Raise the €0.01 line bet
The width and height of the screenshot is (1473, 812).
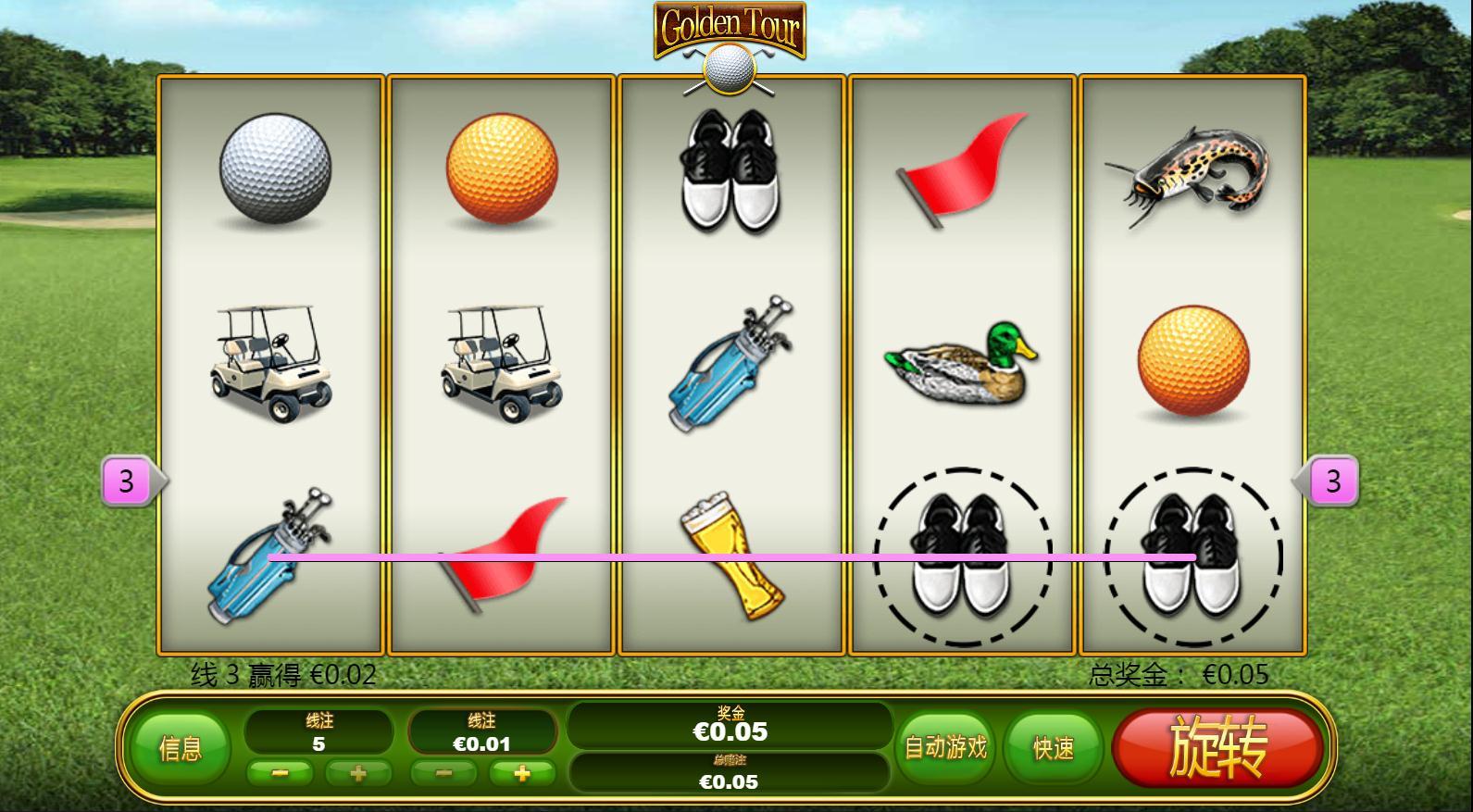[522, 773]
